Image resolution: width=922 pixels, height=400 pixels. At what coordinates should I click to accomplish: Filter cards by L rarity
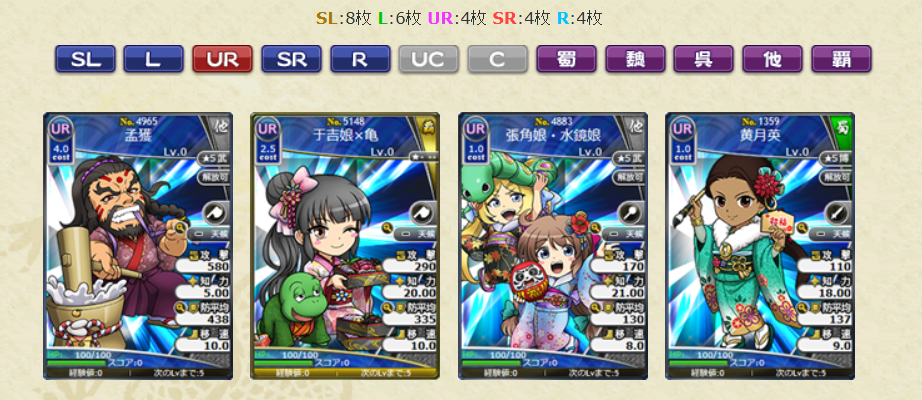[153, 59]
